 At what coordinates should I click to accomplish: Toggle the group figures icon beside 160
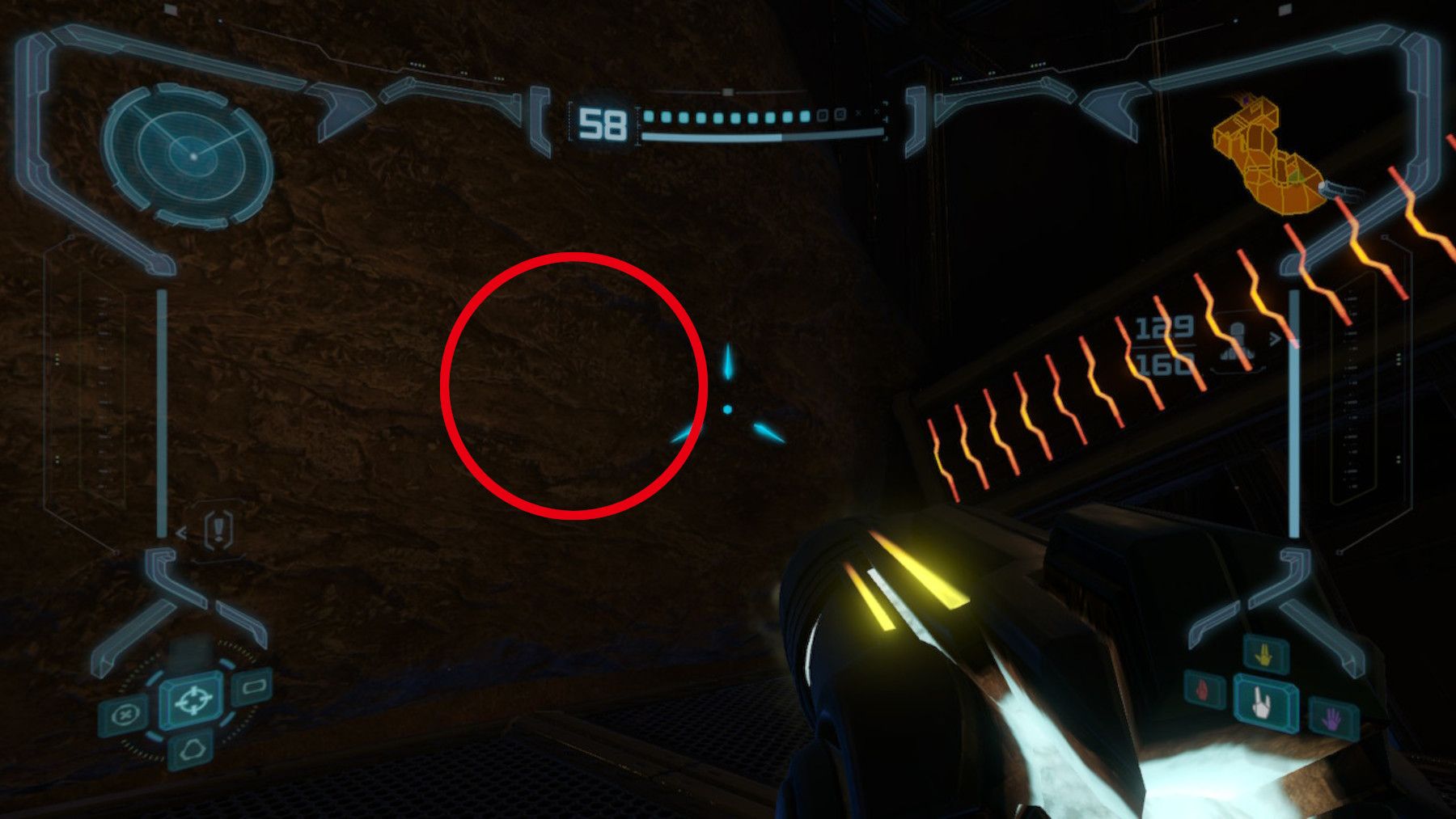[1238, 356]
